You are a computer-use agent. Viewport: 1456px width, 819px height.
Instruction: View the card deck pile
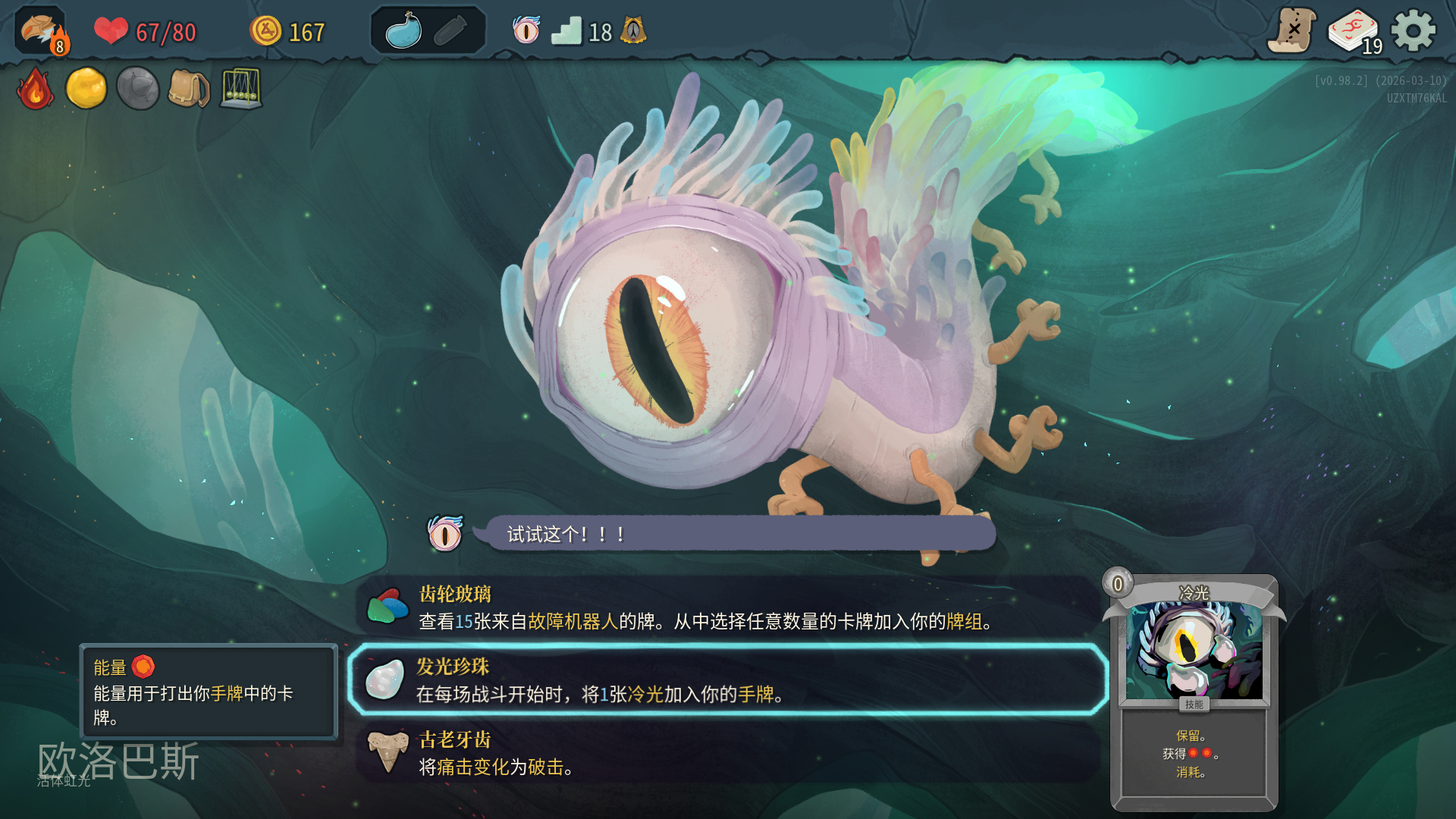pos(1354,32)
